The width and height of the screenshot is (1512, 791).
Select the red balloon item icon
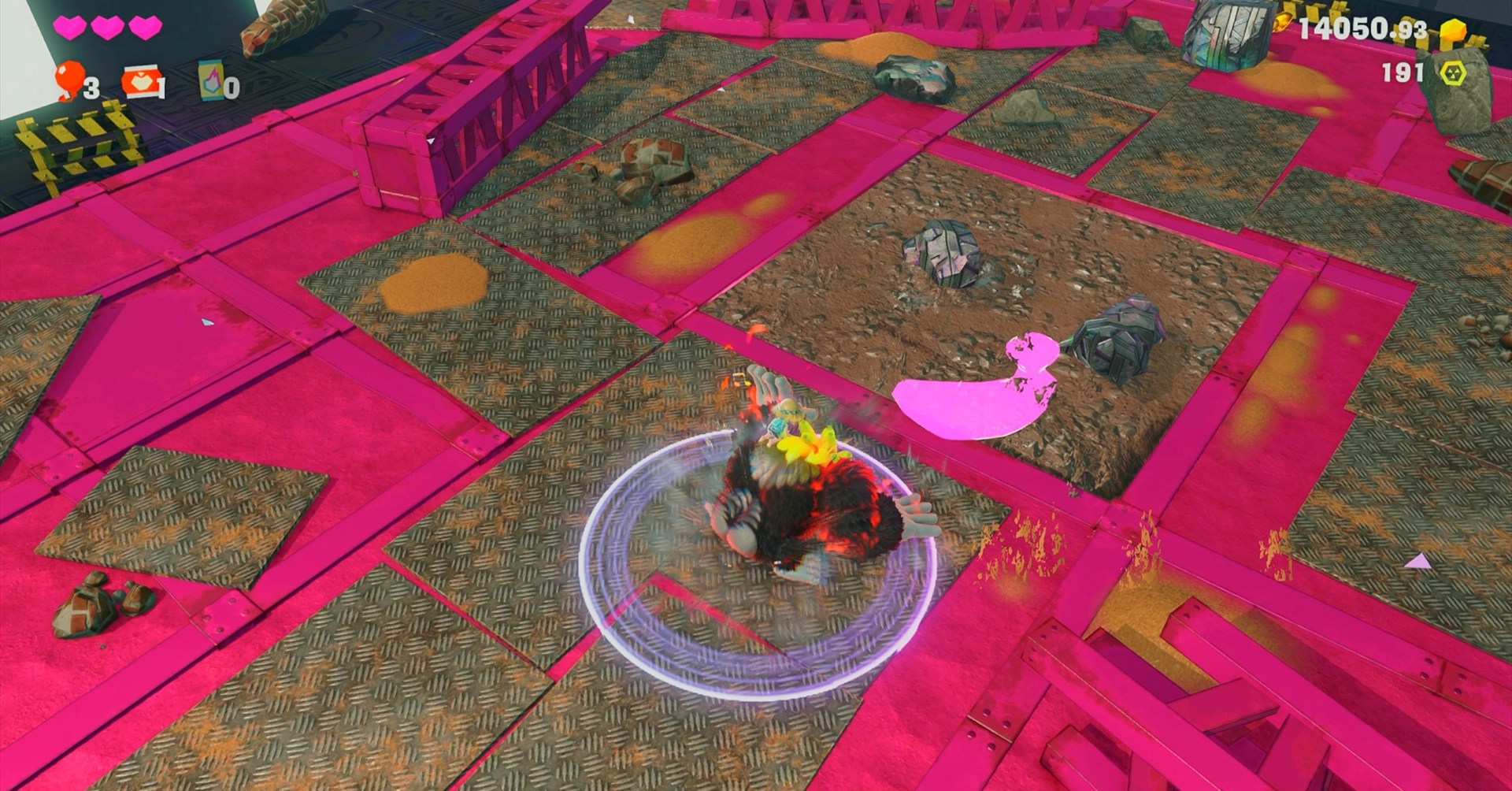pos(69,79)
